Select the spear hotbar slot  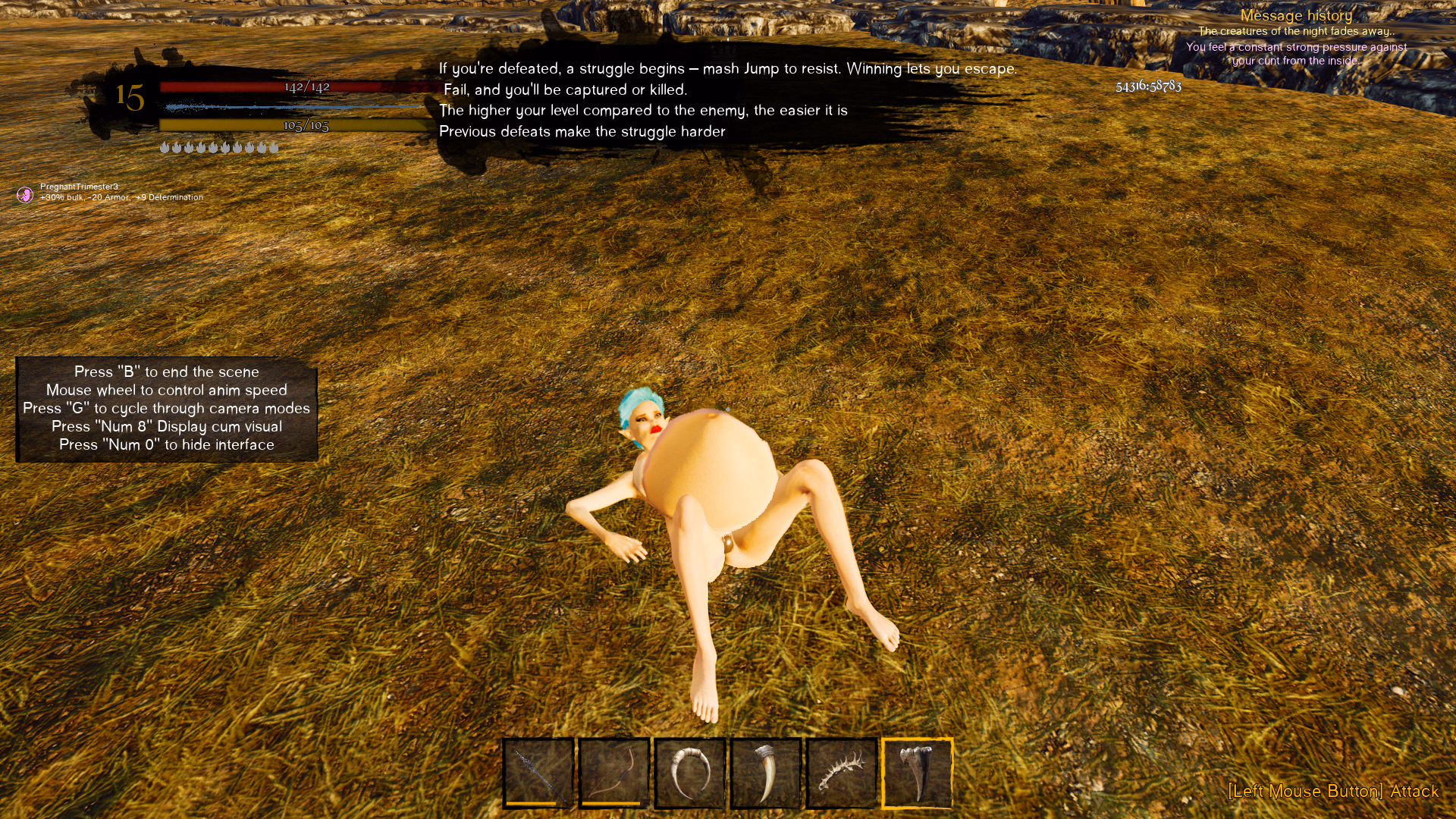click(x=538, y=773)
